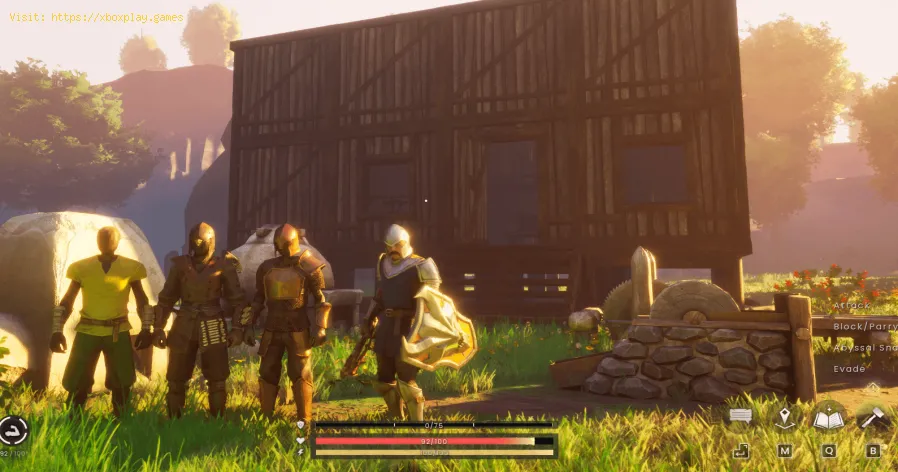The height and width of the screenshot is (472, 898).
Task: Select the Evade action label
Action: pyautogui.click(x=849, y=368)
